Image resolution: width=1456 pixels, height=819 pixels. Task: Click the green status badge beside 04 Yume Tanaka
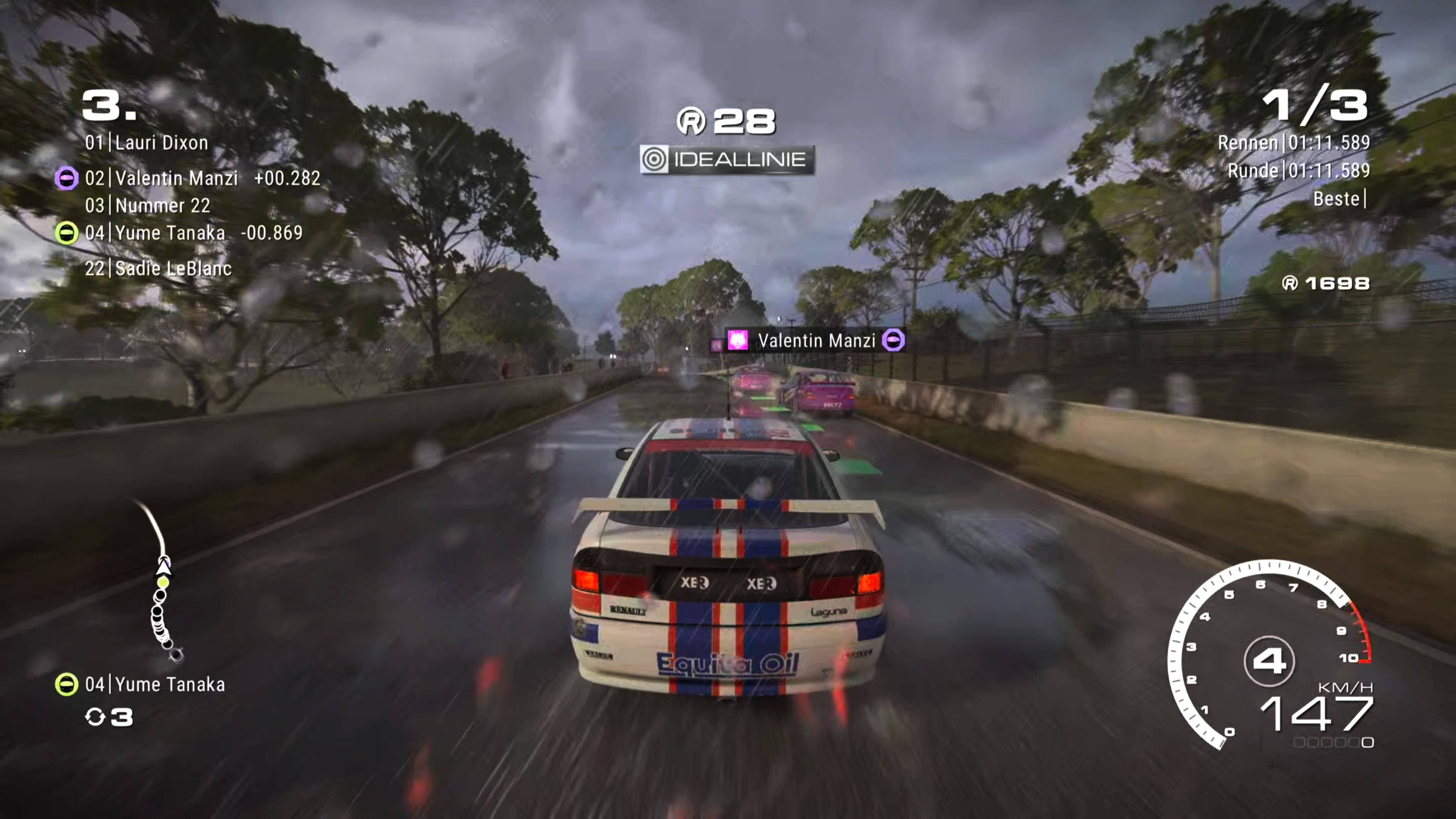66,233
